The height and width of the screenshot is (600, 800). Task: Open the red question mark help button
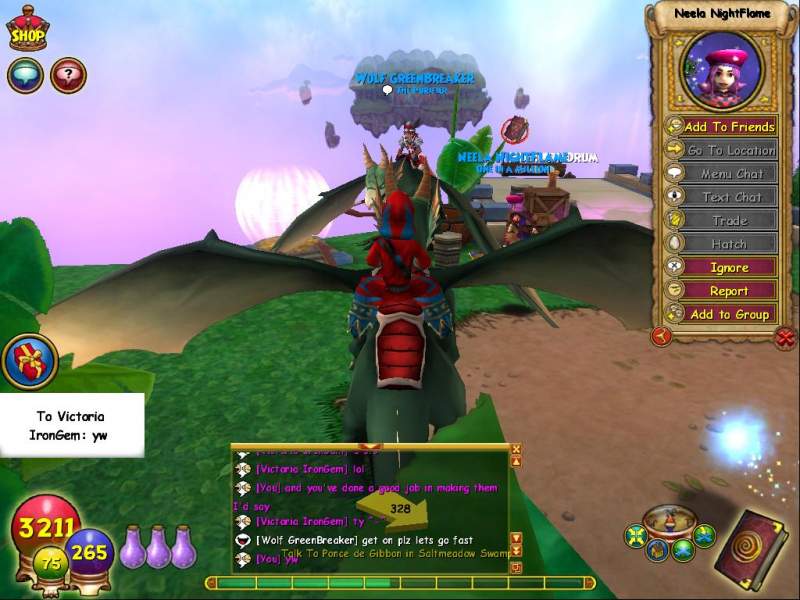tap(68, 75)
